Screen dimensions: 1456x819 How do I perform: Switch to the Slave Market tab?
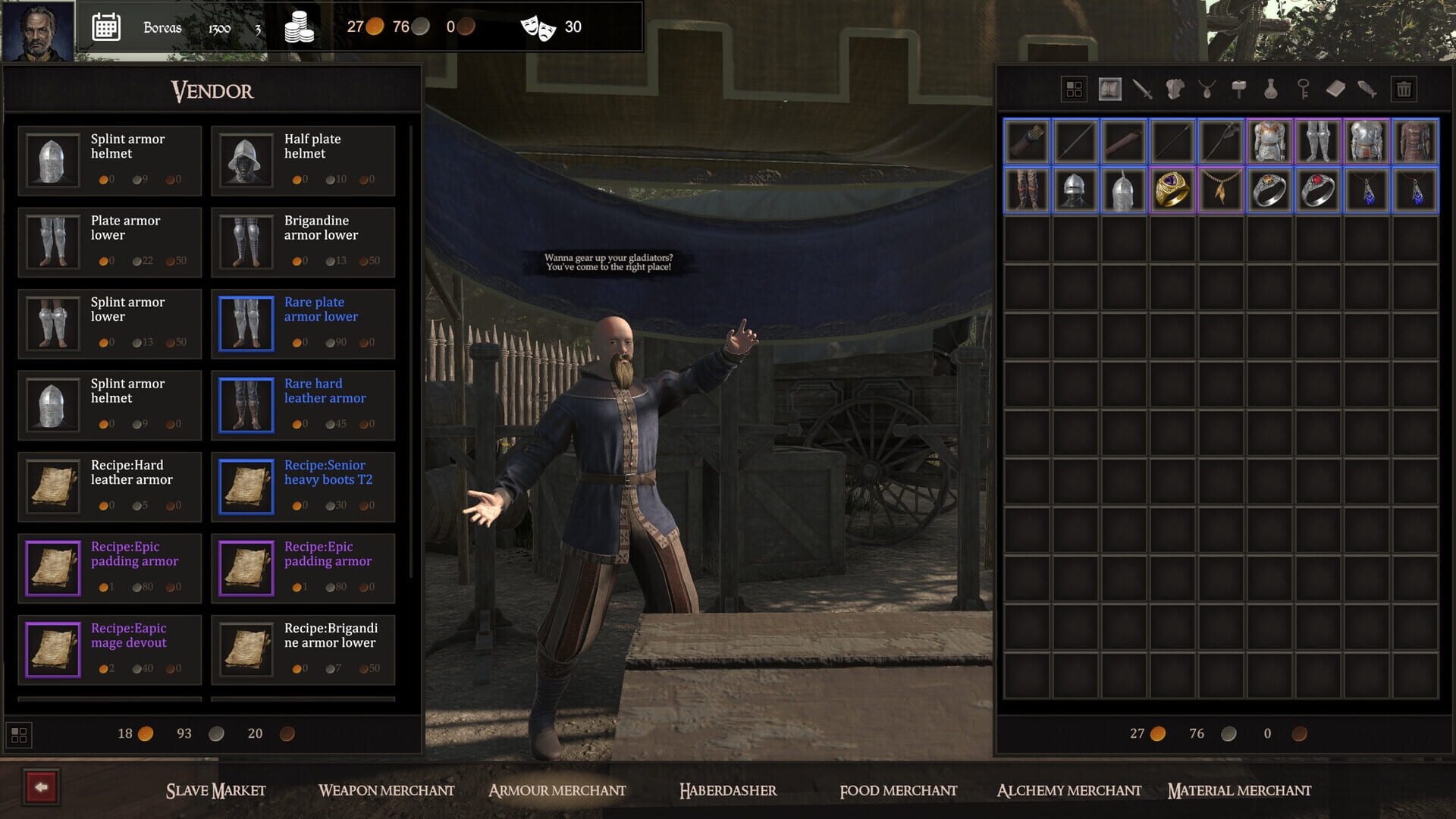coord(215,790)
